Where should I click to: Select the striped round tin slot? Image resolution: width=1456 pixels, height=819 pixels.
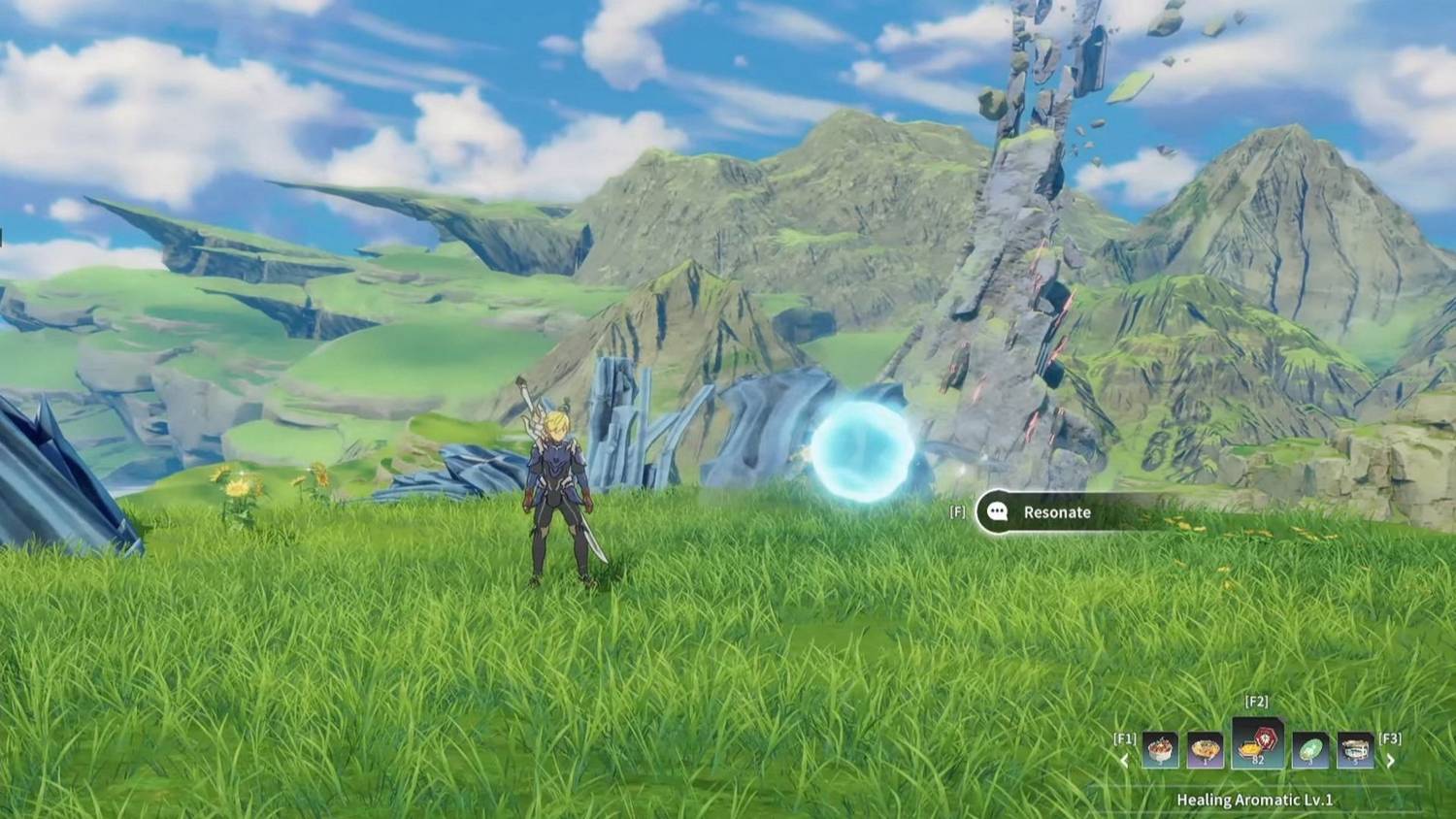pos(1355,750)
